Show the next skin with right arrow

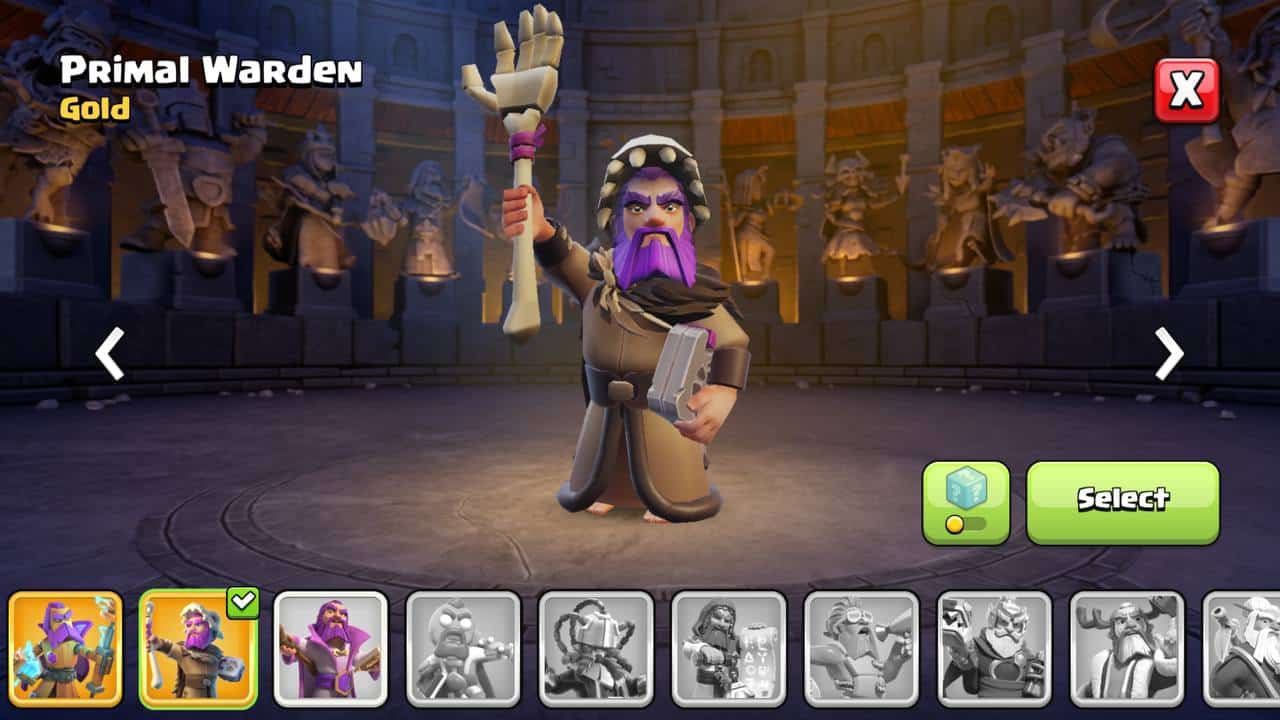[1169, 353]
